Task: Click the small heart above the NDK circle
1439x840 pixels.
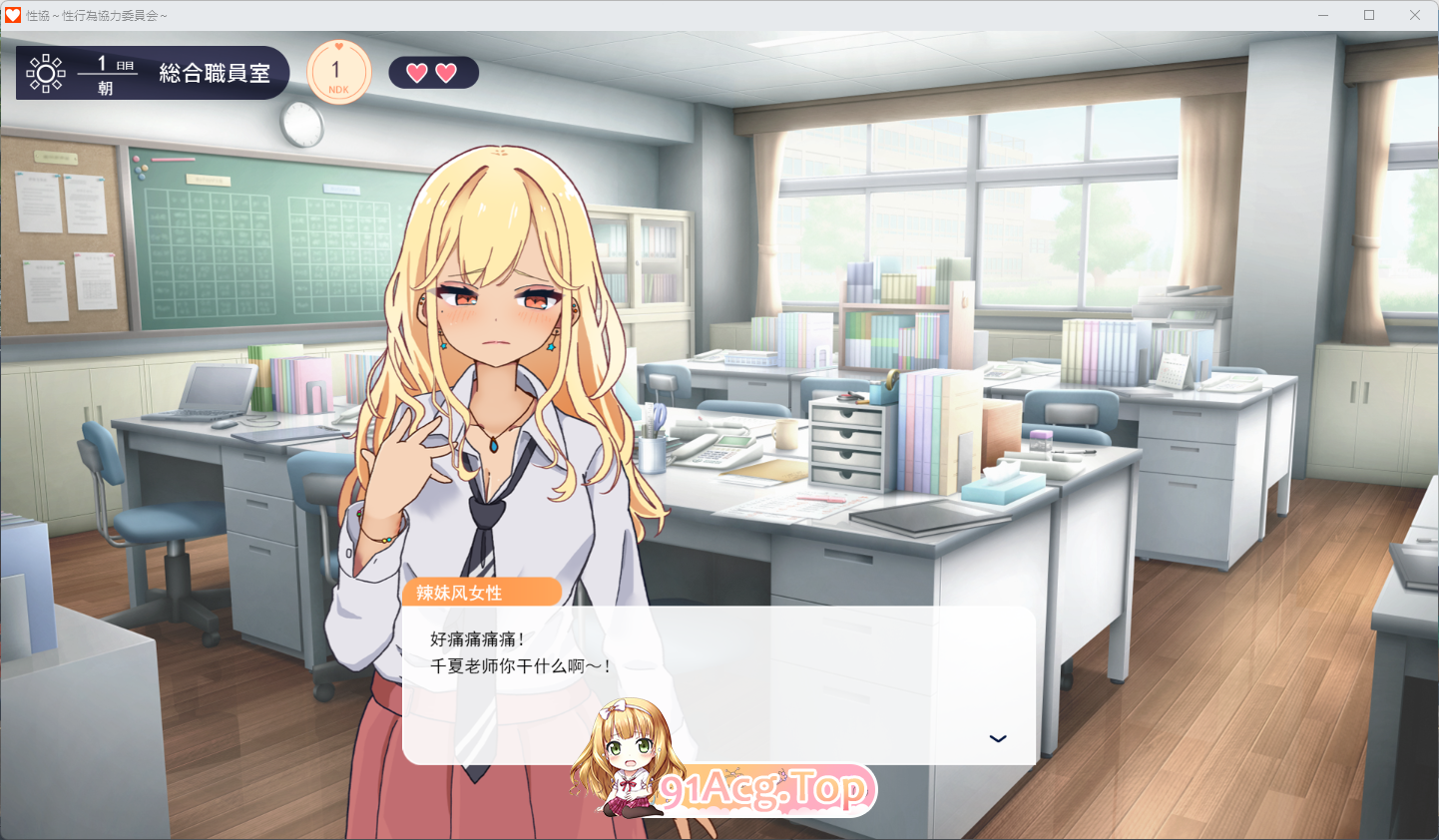Action: (337, 46)
